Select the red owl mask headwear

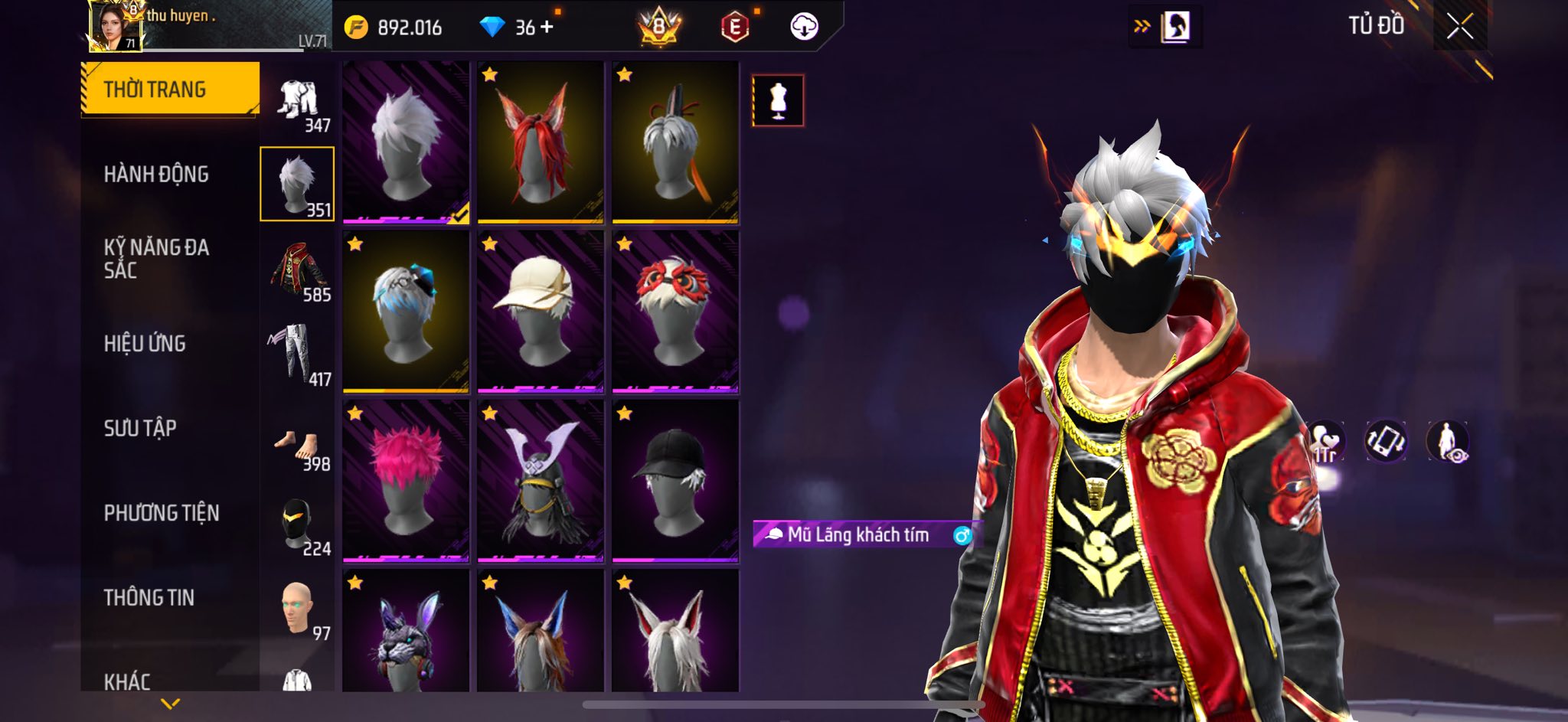point(675,312)
